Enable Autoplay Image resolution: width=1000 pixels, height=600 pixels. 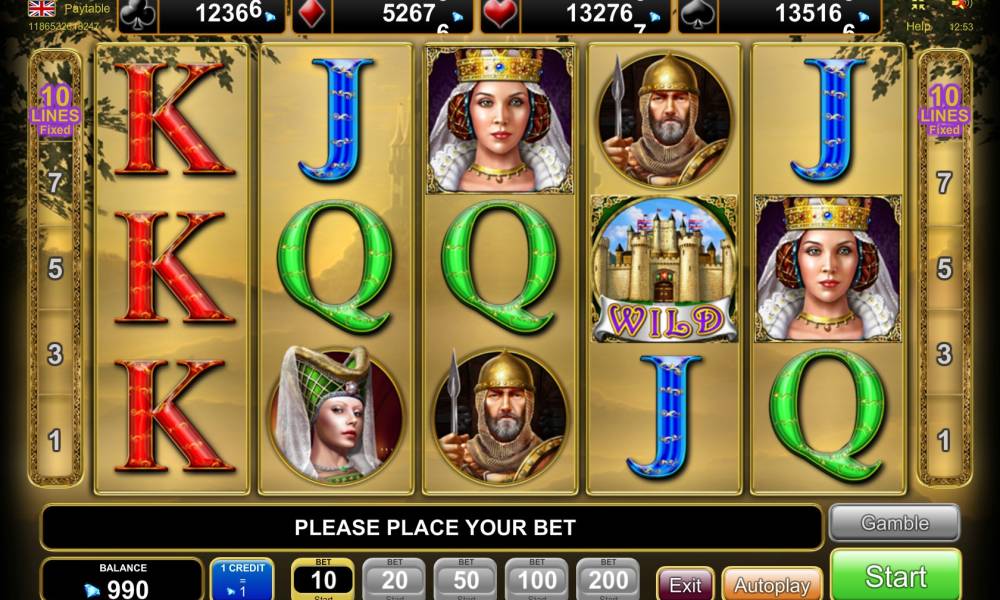pyautogui.click(x=771, y=584)
